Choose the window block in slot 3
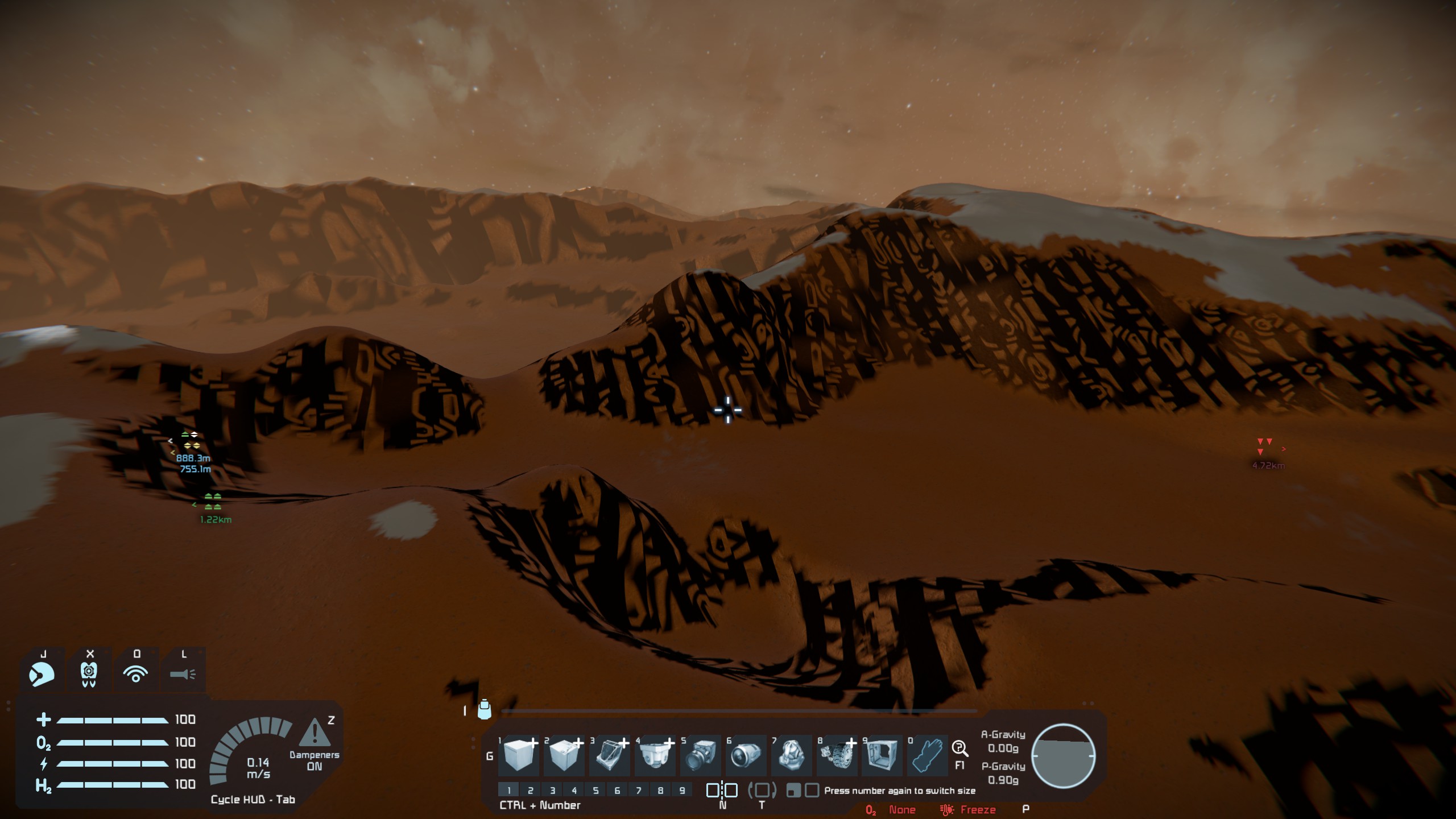 (609, 755)
